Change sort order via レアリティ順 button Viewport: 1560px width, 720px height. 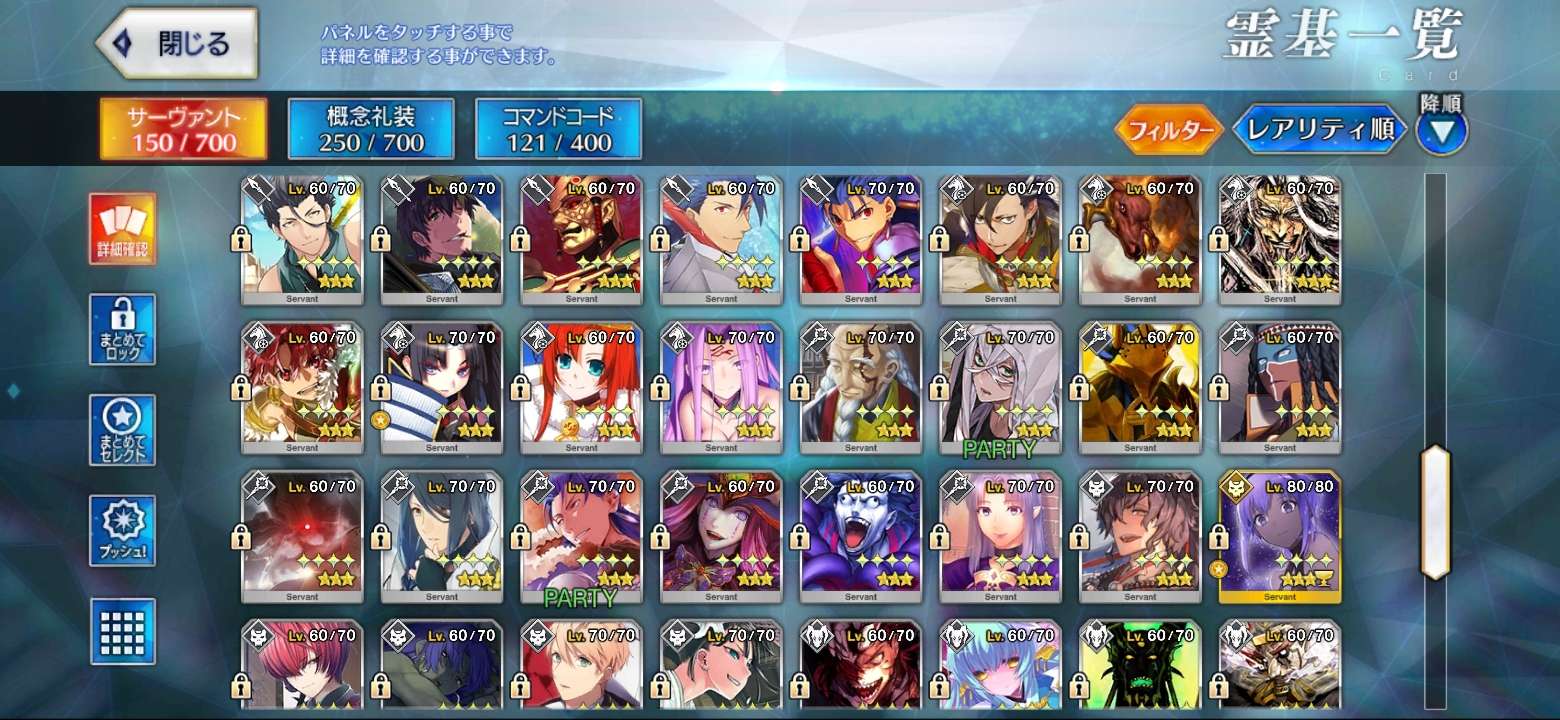point(1319,130)
